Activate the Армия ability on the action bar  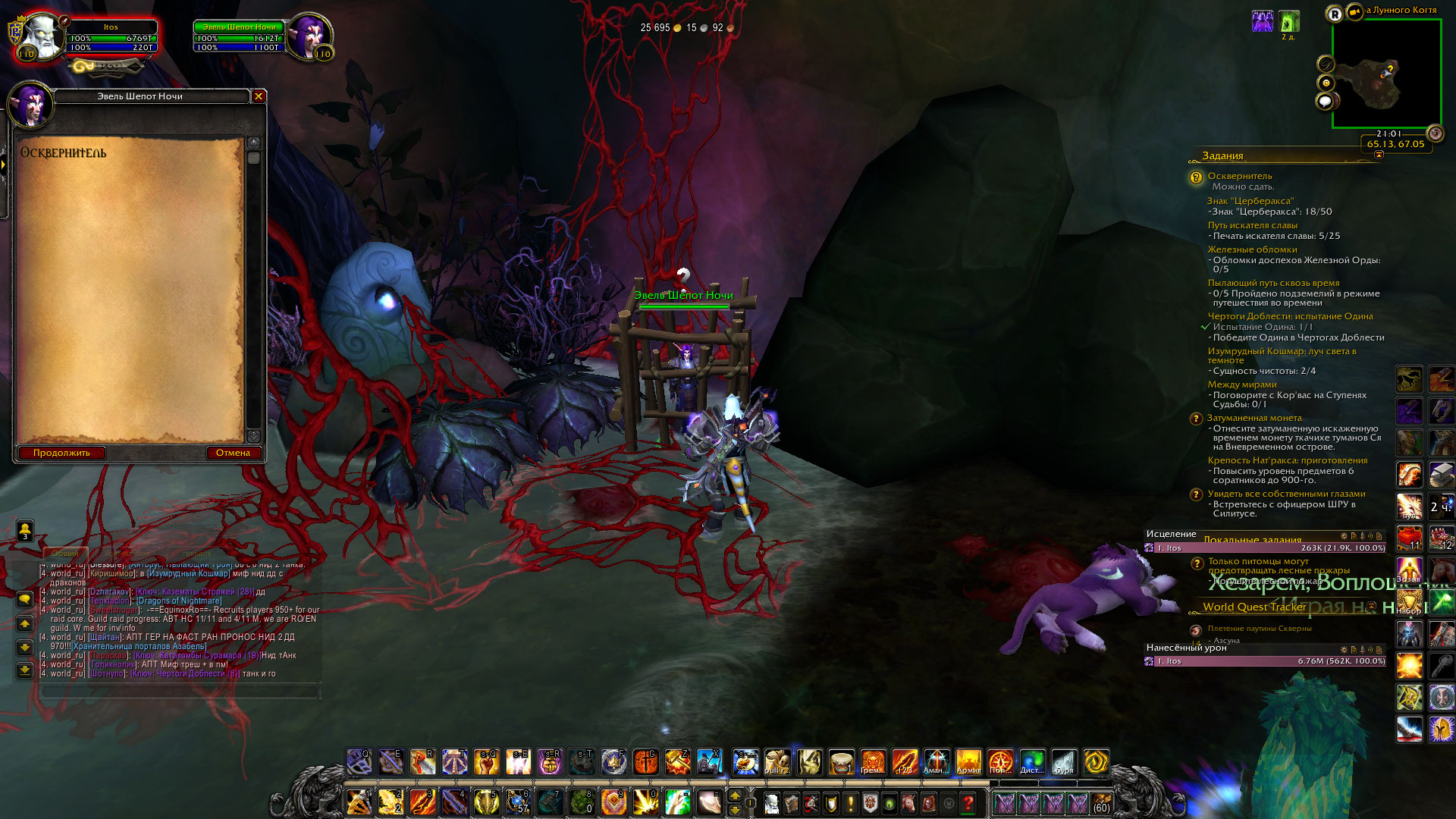[968, 762]
